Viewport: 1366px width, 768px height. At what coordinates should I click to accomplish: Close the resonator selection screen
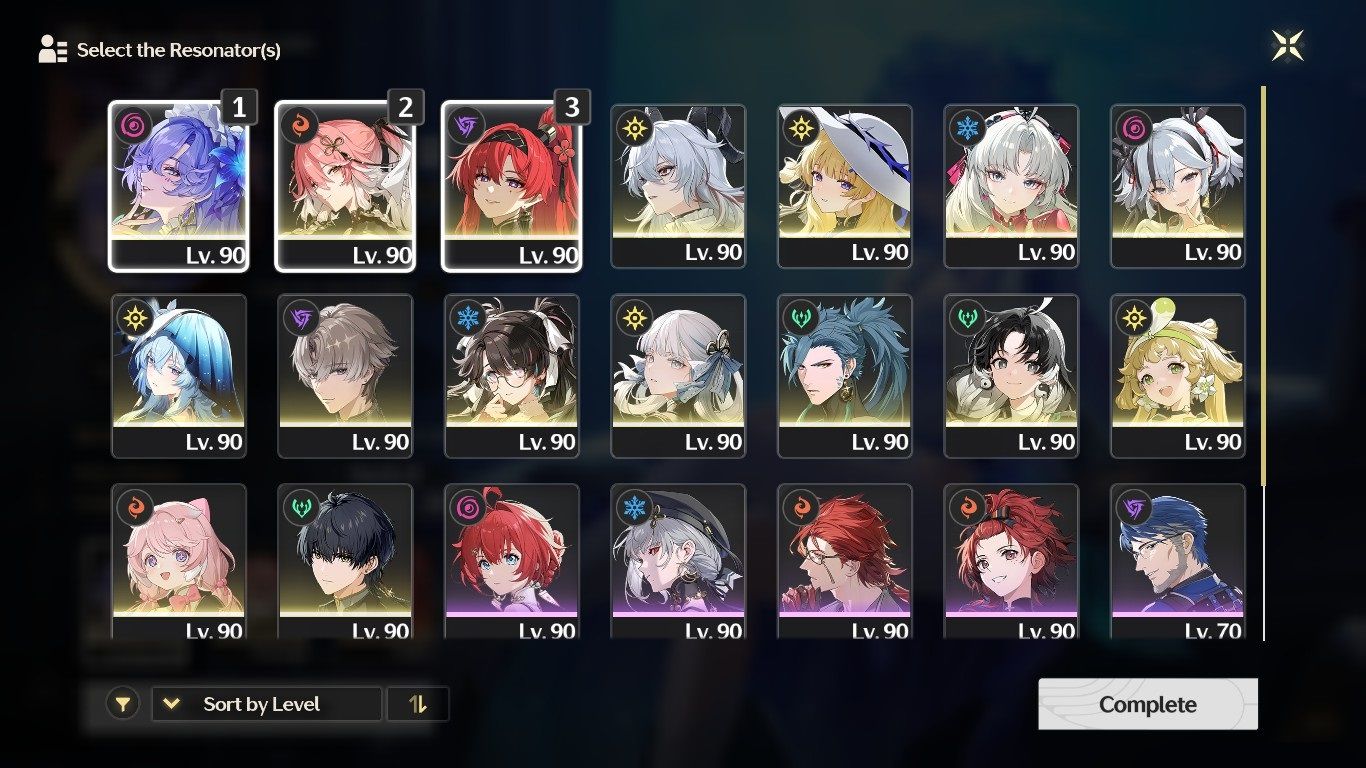[x=1287, y=45]
